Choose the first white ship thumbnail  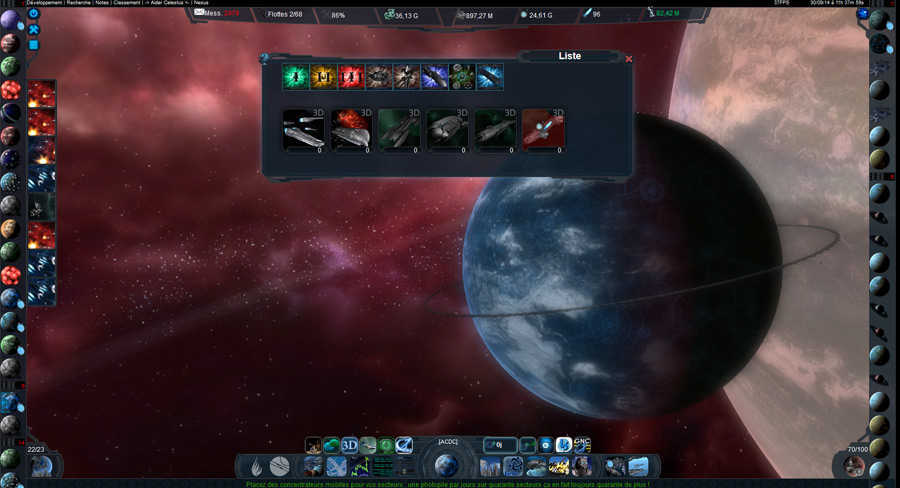click(x=303, y=131)
